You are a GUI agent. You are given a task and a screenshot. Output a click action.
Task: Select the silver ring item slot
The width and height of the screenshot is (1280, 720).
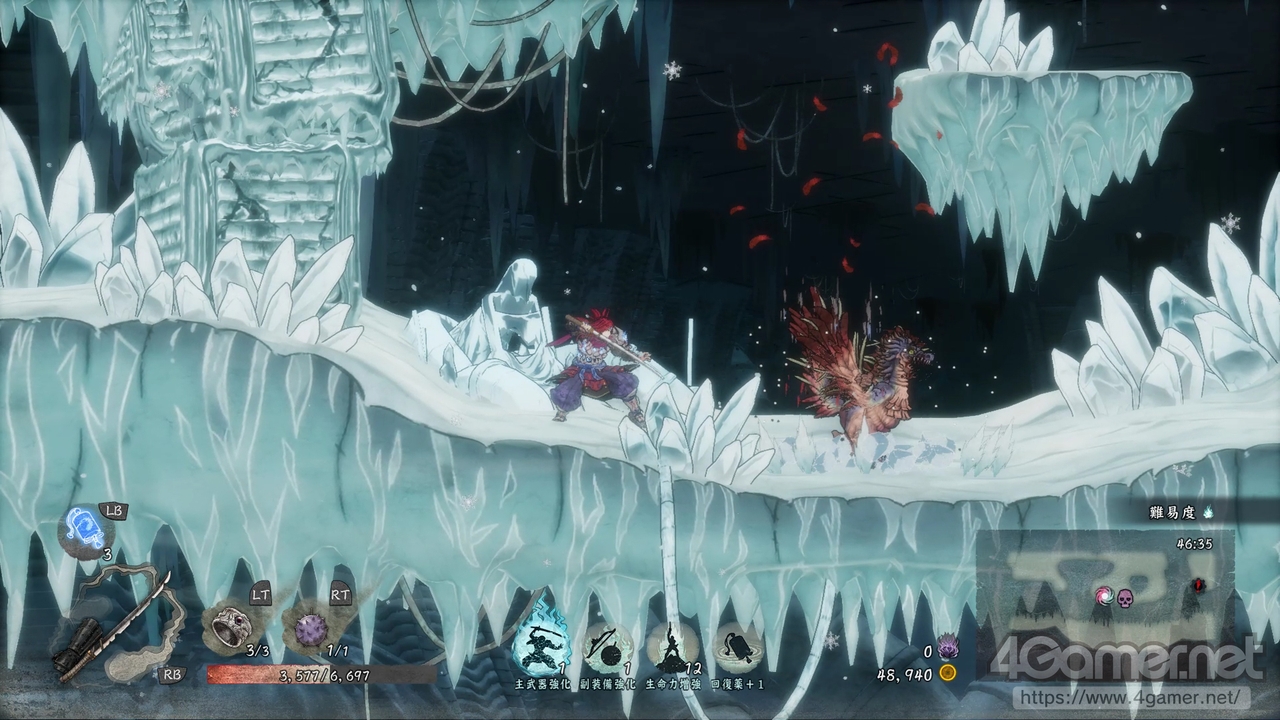click(x=227, y=626)
